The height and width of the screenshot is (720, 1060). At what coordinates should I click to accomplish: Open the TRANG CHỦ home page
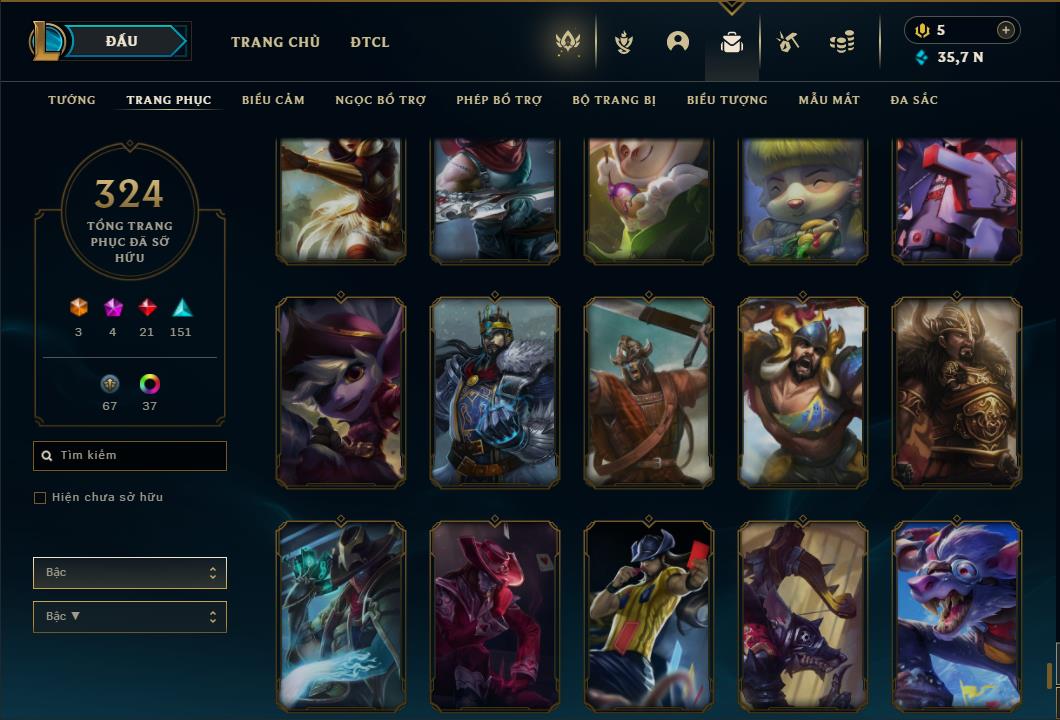(x=275, y=42)
